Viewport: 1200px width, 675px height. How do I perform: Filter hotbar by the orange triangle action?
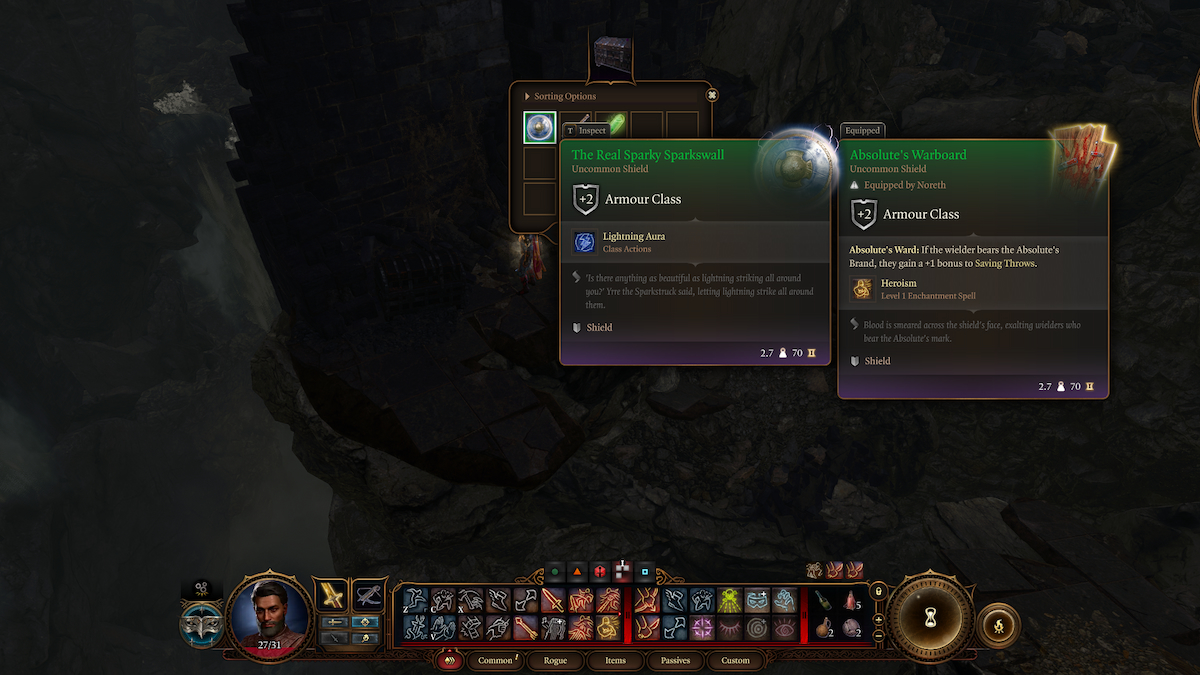coord(577,573)
